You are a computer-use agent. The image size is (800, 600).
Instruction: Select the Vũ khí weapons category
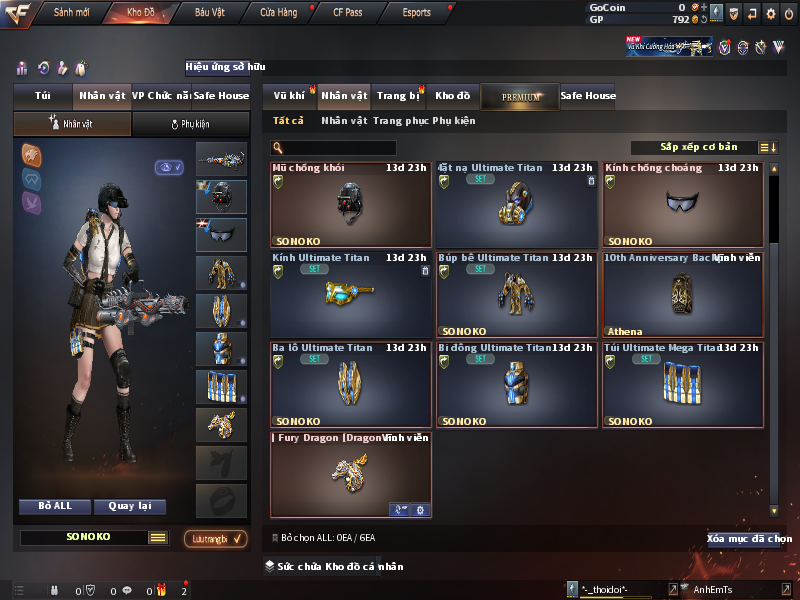point(289,96)
